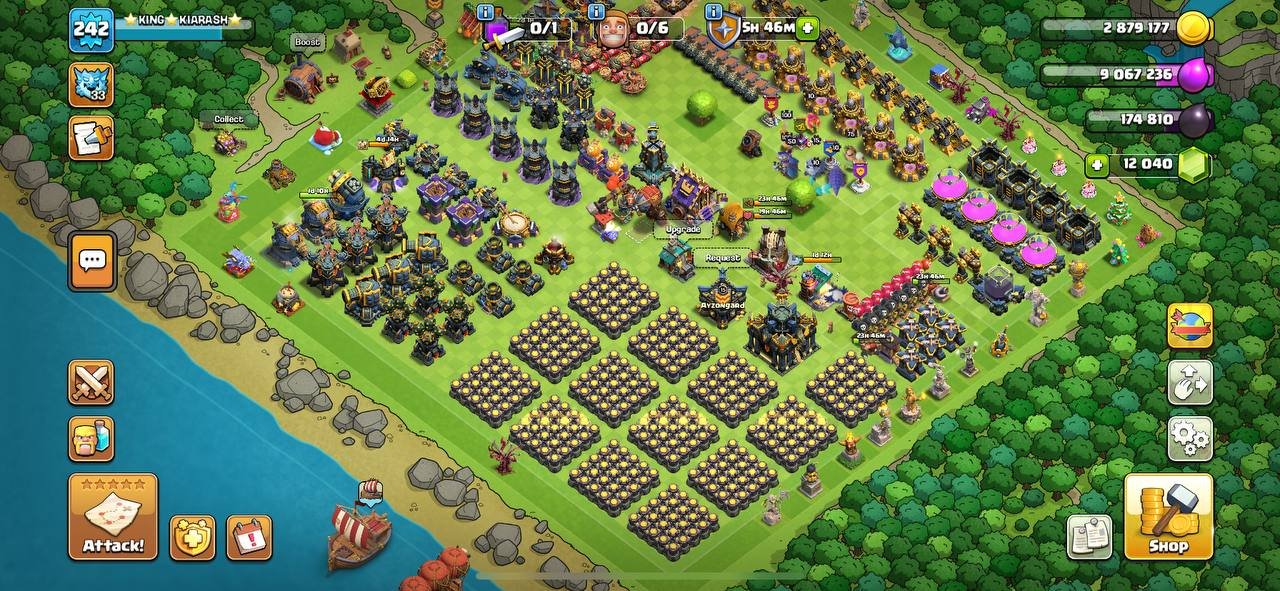The height and width of the screenshot is (591, 1280).
Task: Tap the Attack! button
Action: [113, 517]
